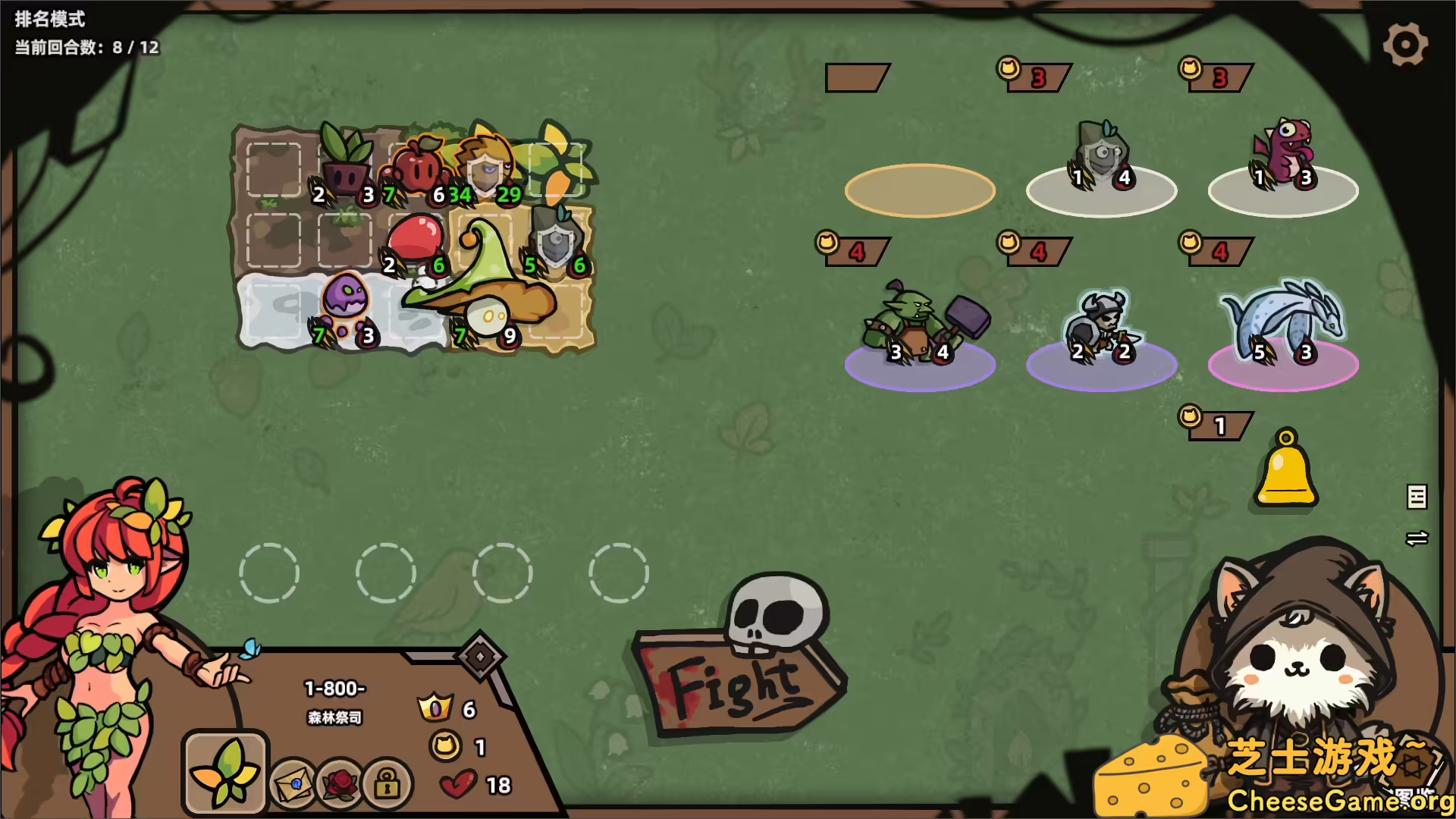Click an empty dashed circle slot
The height and width of the screenshot is (819, 1456).
point(270,574)
